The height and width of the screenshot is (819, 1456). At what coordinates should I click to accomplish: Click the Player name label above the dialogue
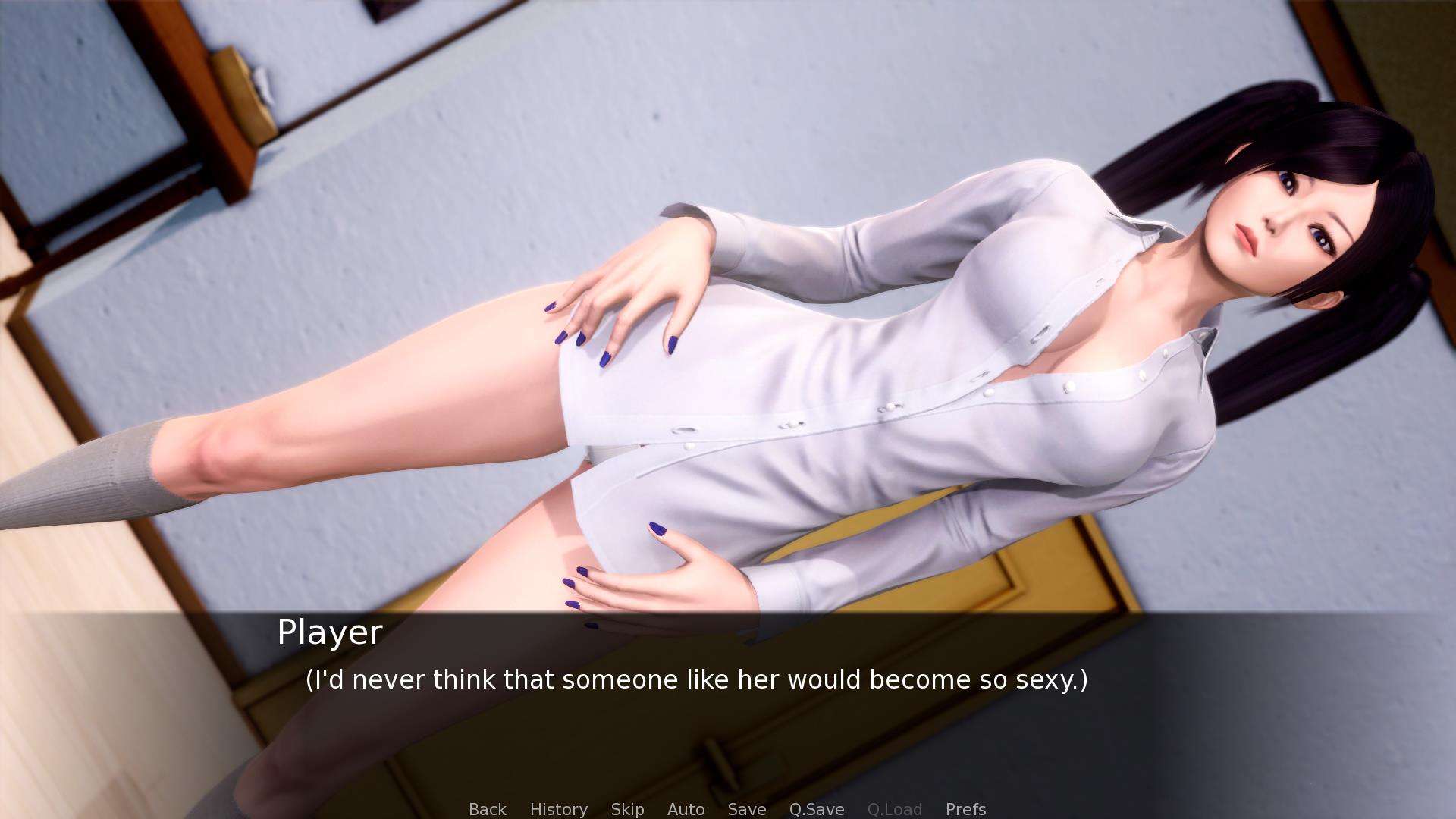click(x=329, y=632)
